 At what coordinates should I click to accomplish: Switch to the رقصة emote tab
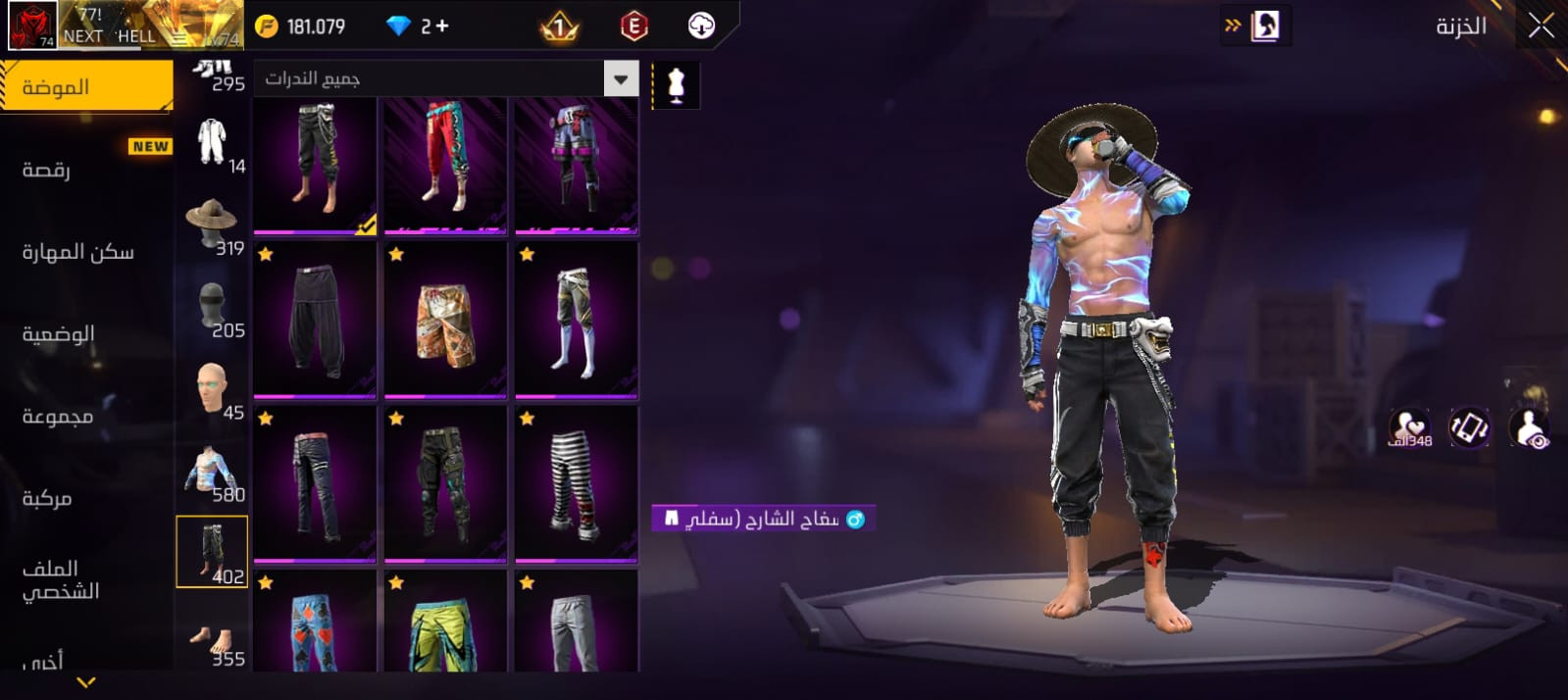click(x=46, y=170)
